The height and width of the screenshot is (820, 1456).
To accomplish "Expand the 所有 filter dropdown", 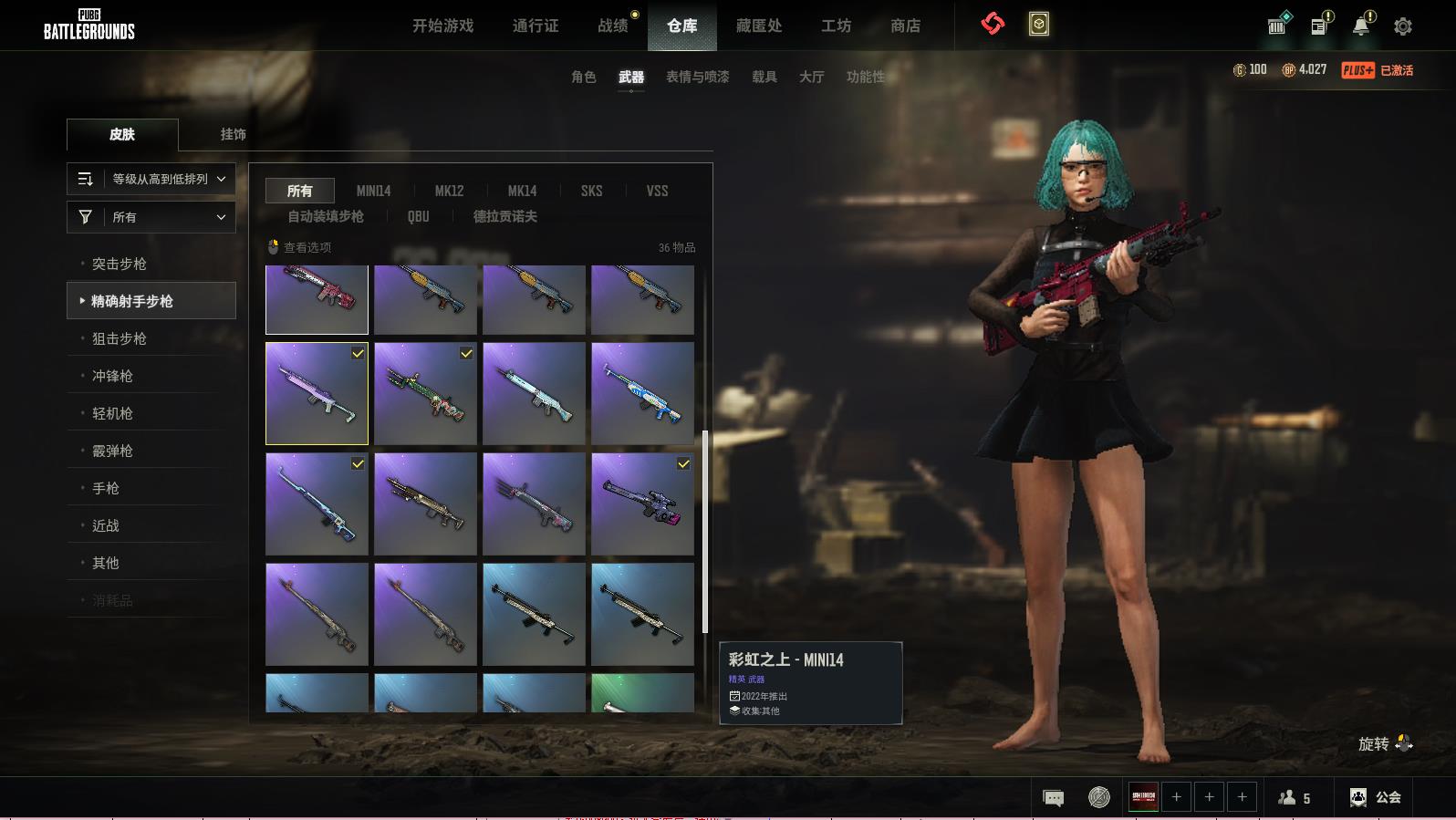I will pos(151,217).
